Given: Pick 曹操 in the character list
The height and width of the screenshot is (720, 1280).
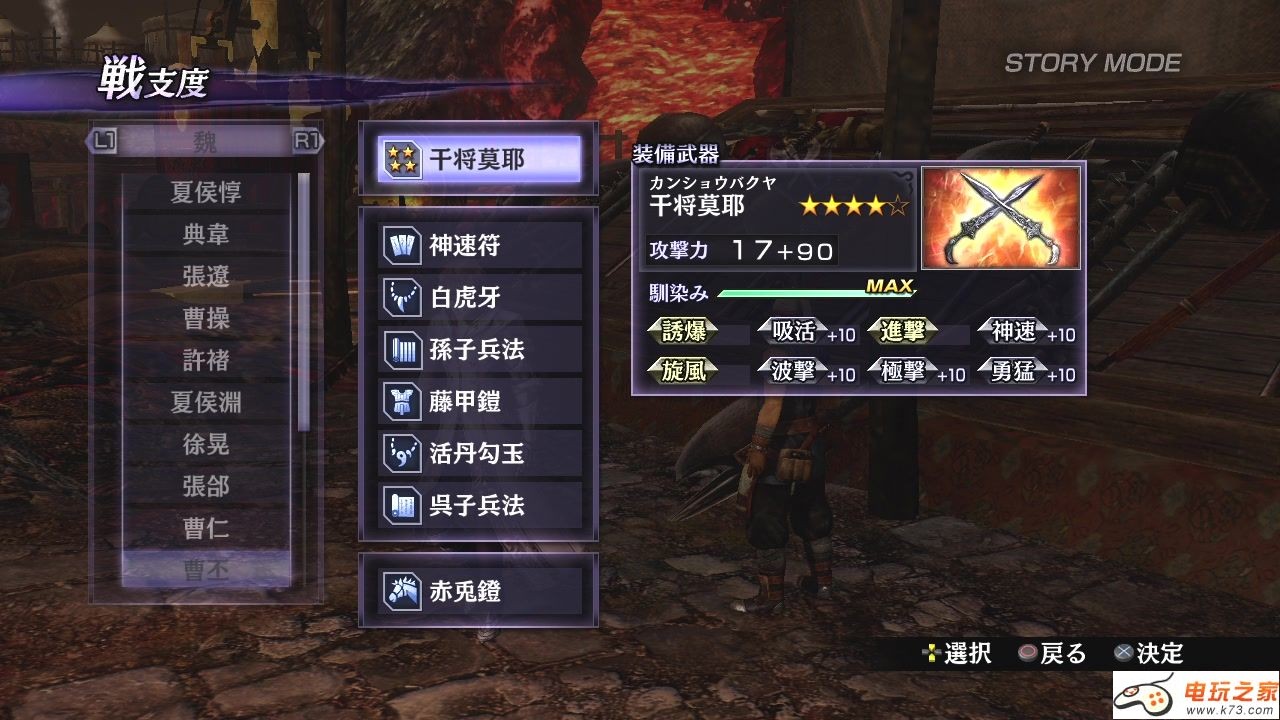Looking at the screenshot, I should 206,318.
